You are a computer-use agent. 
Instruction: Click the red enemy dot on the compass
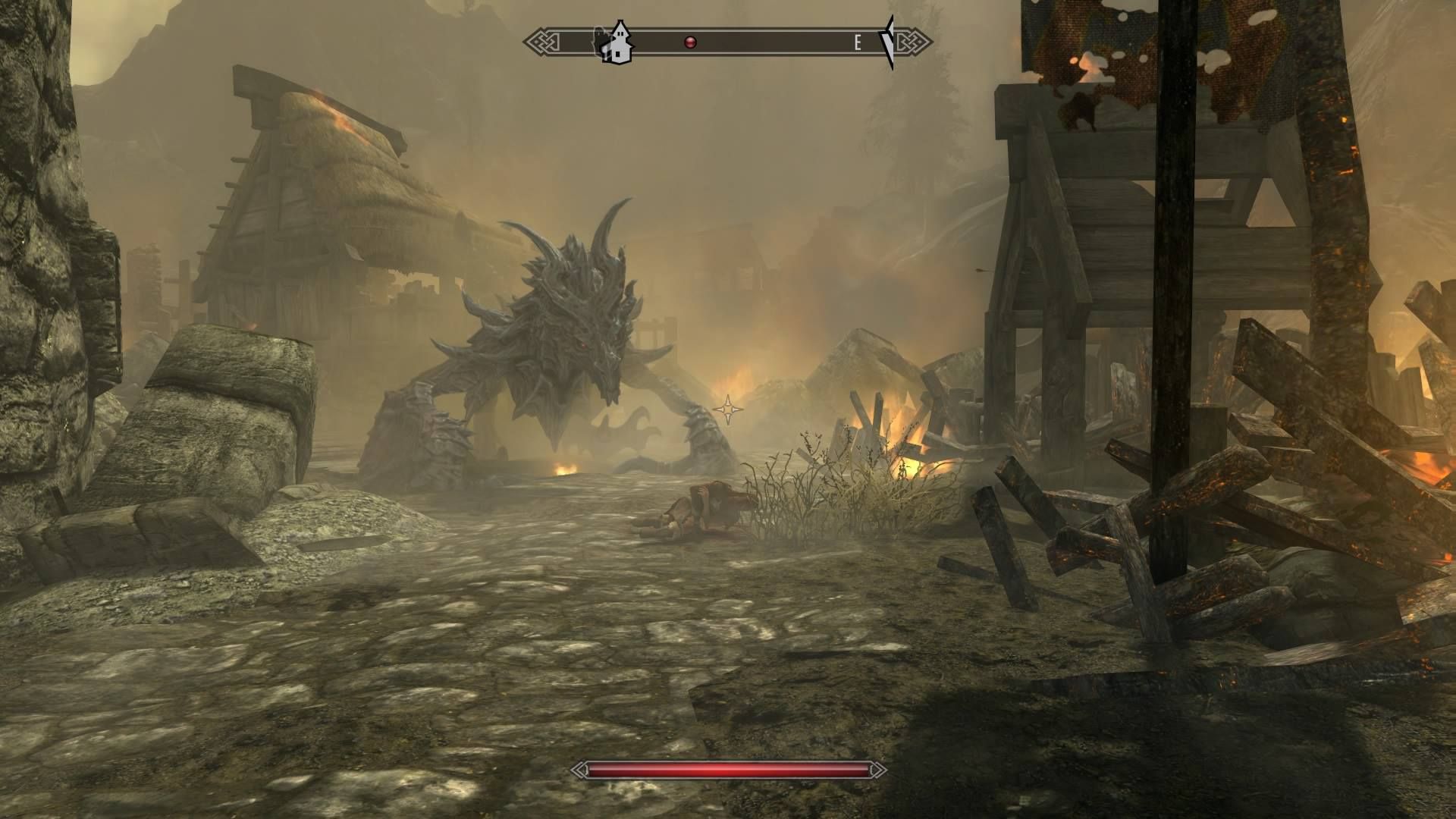[x=689, y=42]
